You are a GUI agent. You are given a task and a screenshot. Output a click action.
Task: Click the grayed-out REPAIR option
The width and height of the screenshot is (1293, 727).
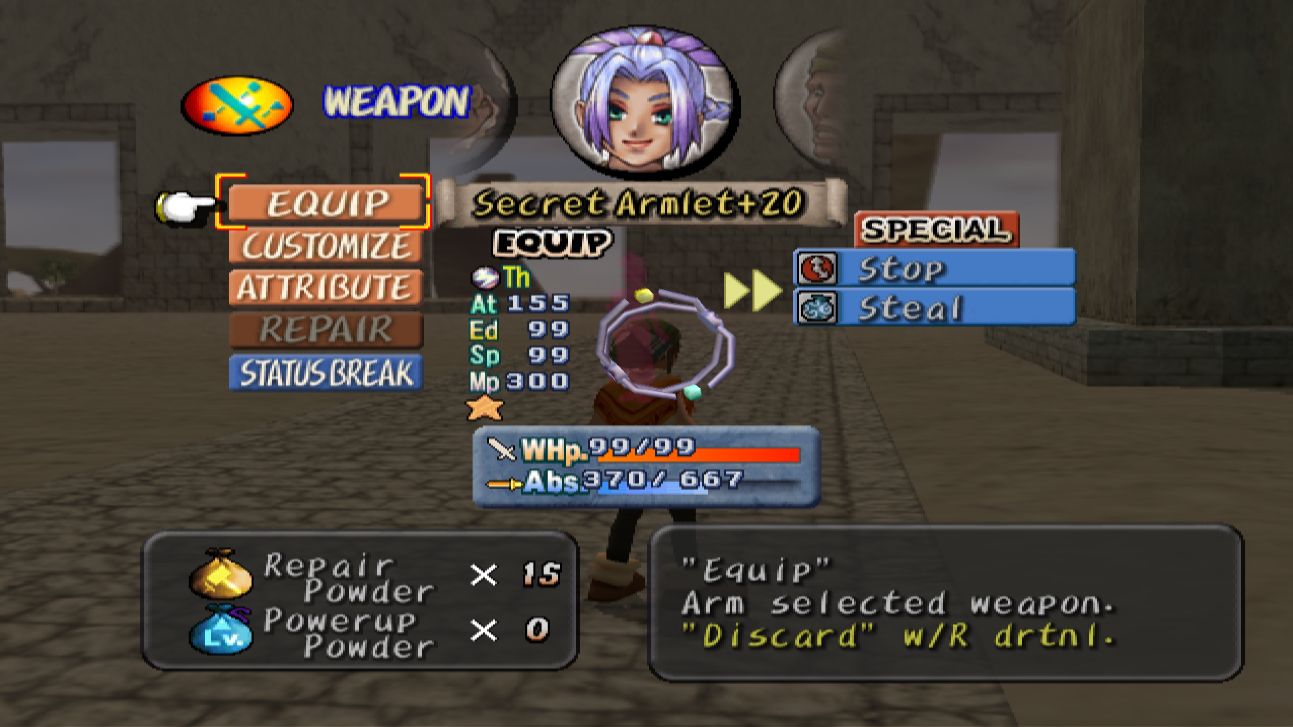point(325,330)
